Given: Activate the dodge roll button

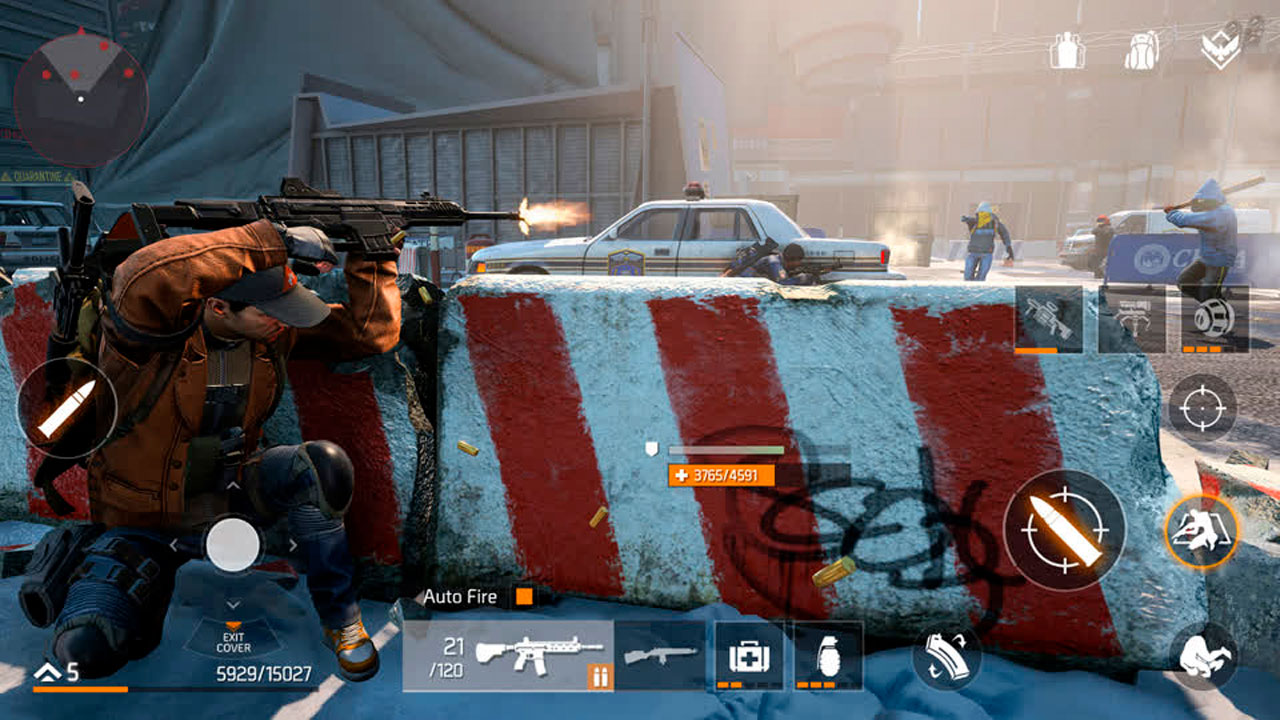Looking at the screenshot, I should (x=1203, y=656).
